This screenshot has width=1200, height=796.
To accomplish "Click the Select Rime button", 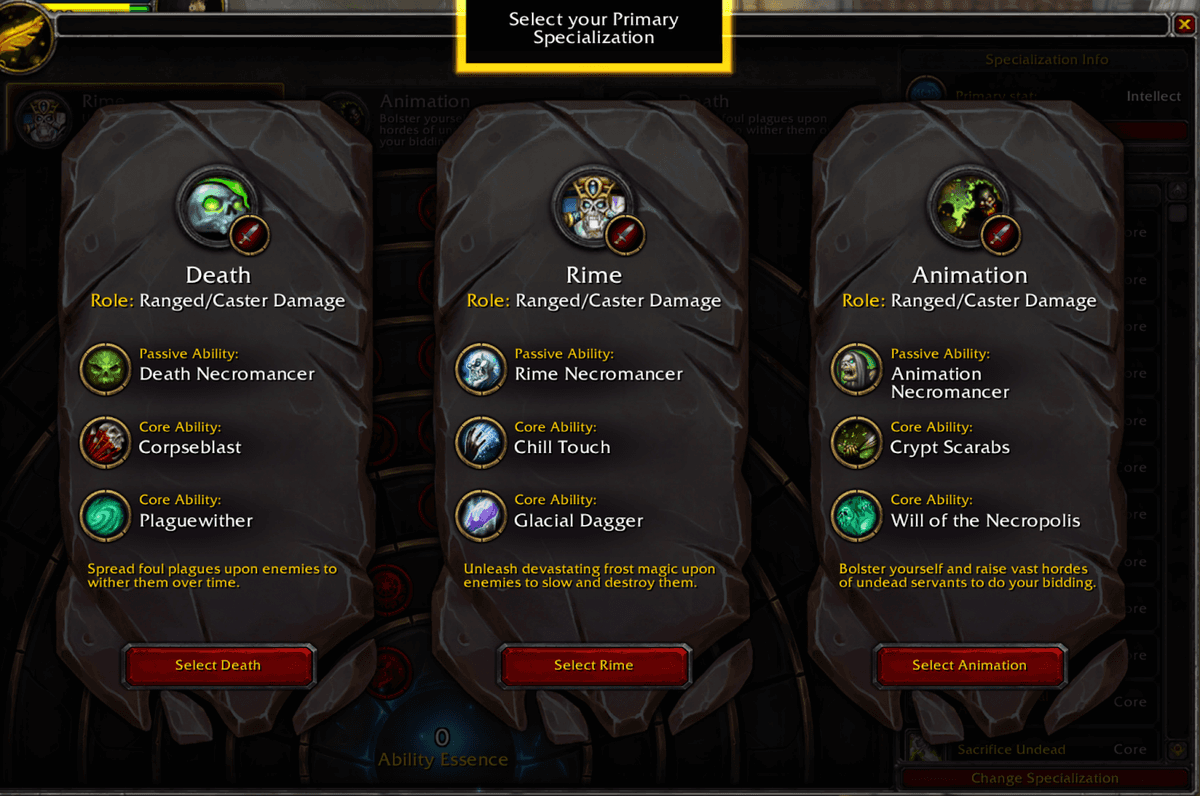I will (x=594, y=666).
